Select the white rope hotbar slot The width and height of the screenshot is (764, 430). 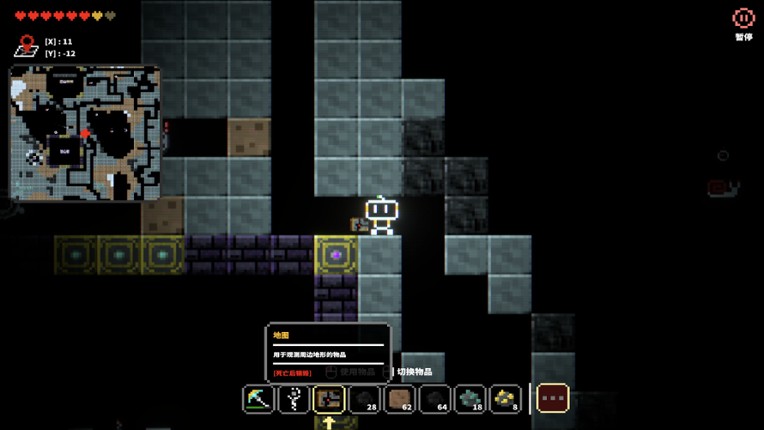point(294,398)
